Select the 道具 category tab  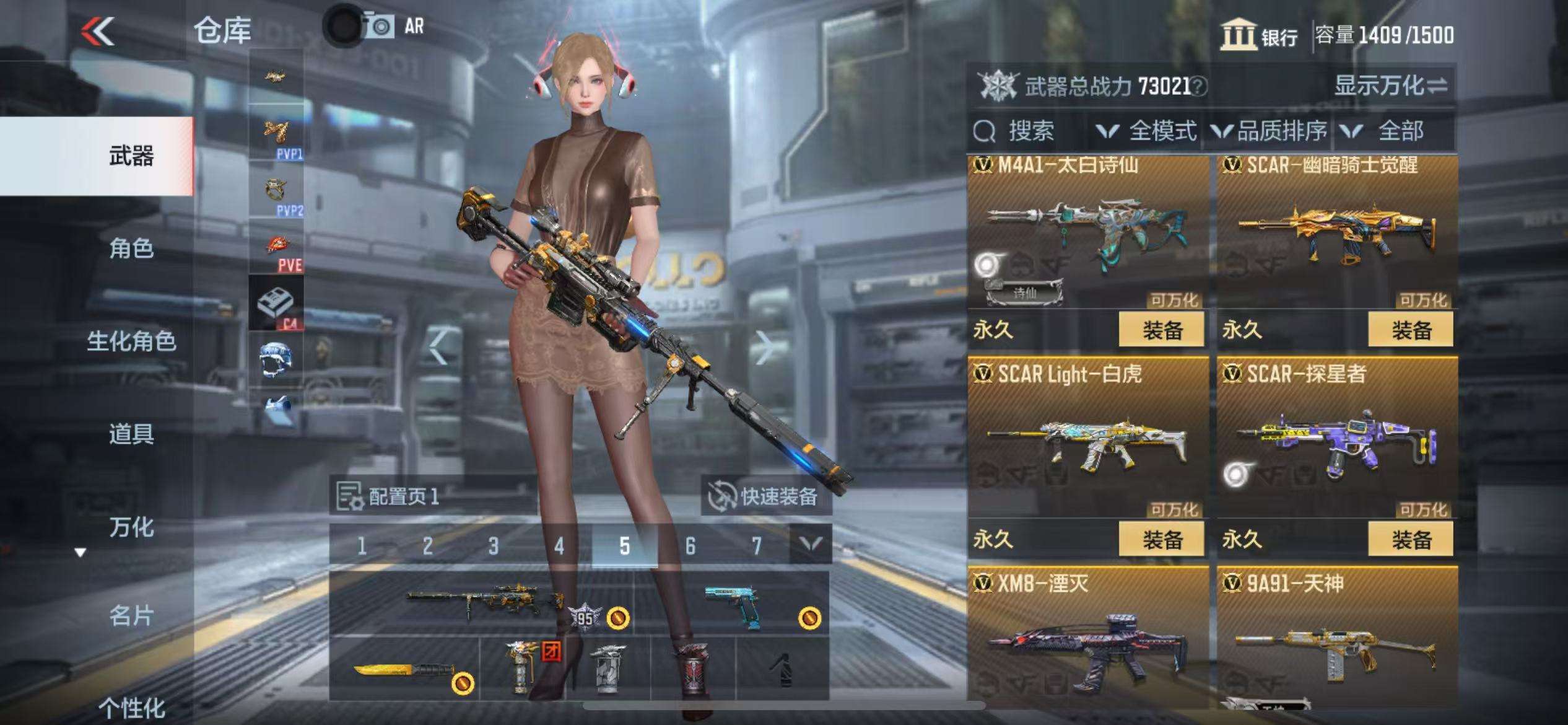(x=131, y=434)
